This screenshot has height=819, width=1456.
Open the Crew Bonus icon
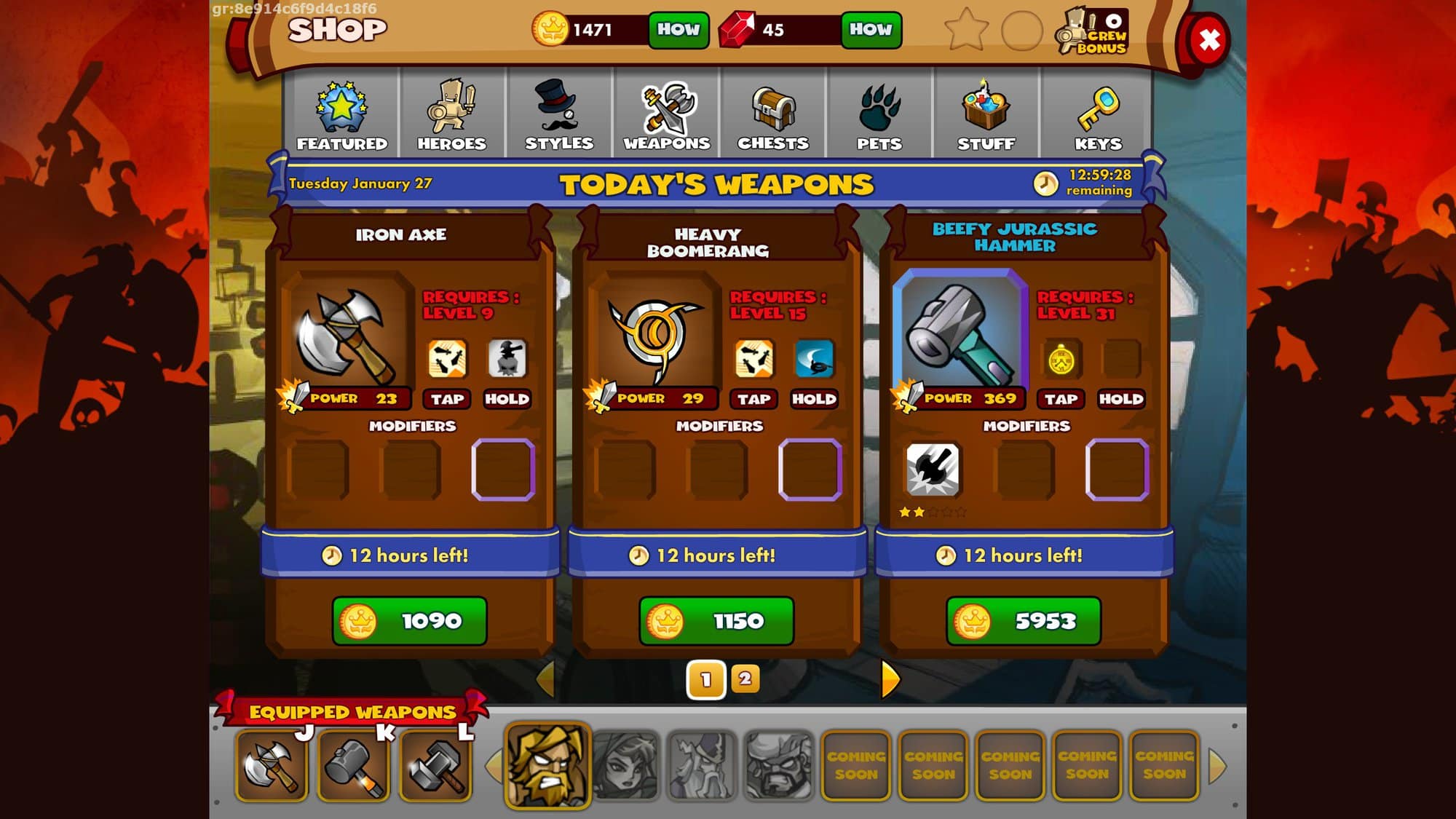[x=1093, y=31]
